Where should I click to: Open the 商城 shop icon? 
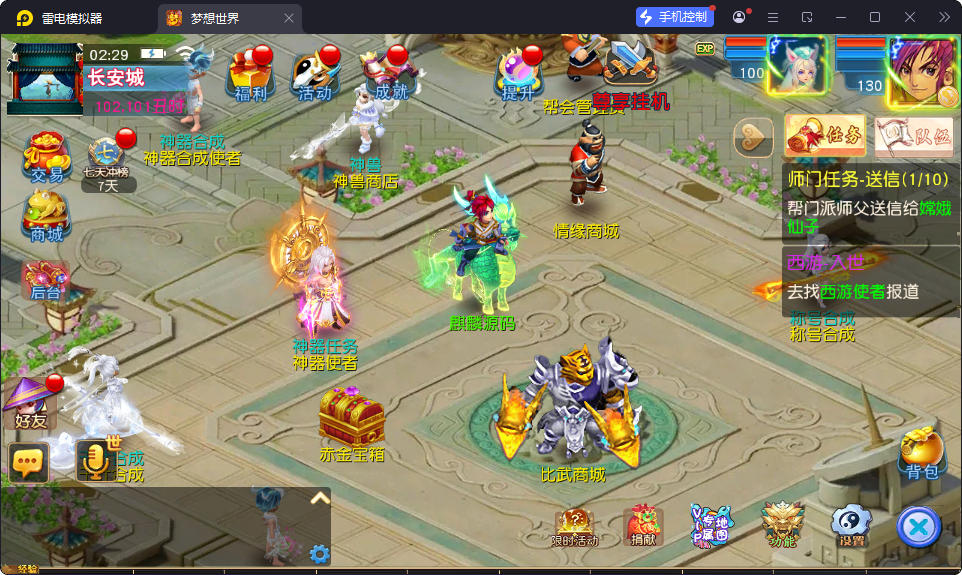click(46, 214)
